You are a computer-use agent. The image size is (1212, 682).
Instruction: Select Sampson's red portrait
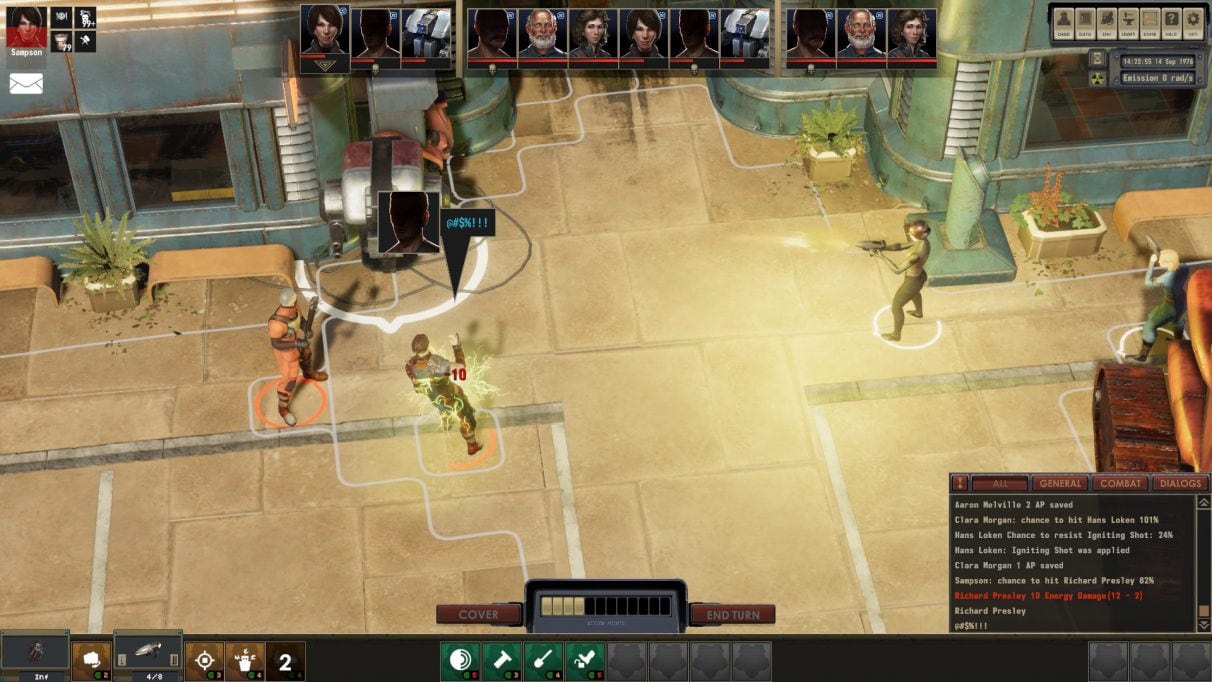pos(26,25)
